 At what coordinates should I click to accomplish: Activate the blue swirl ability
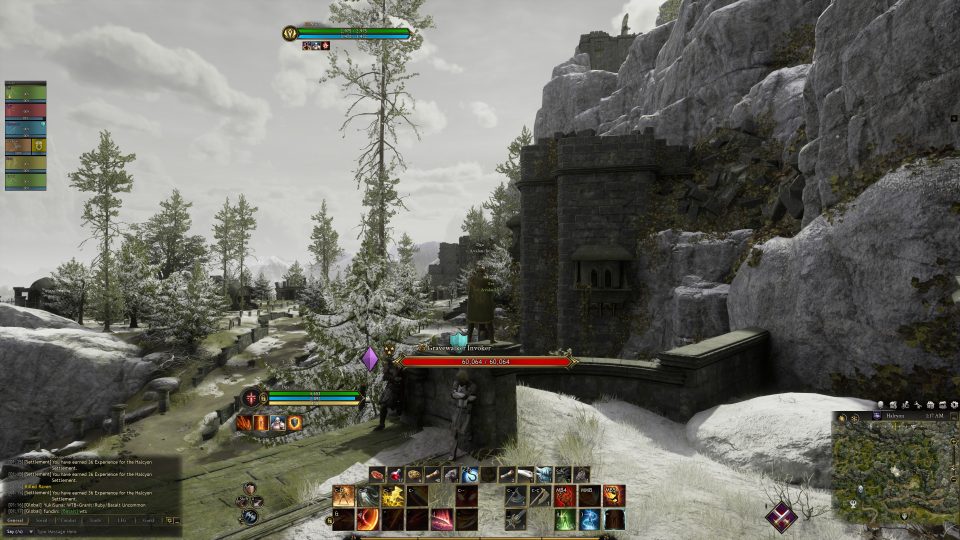pos(590,519)
